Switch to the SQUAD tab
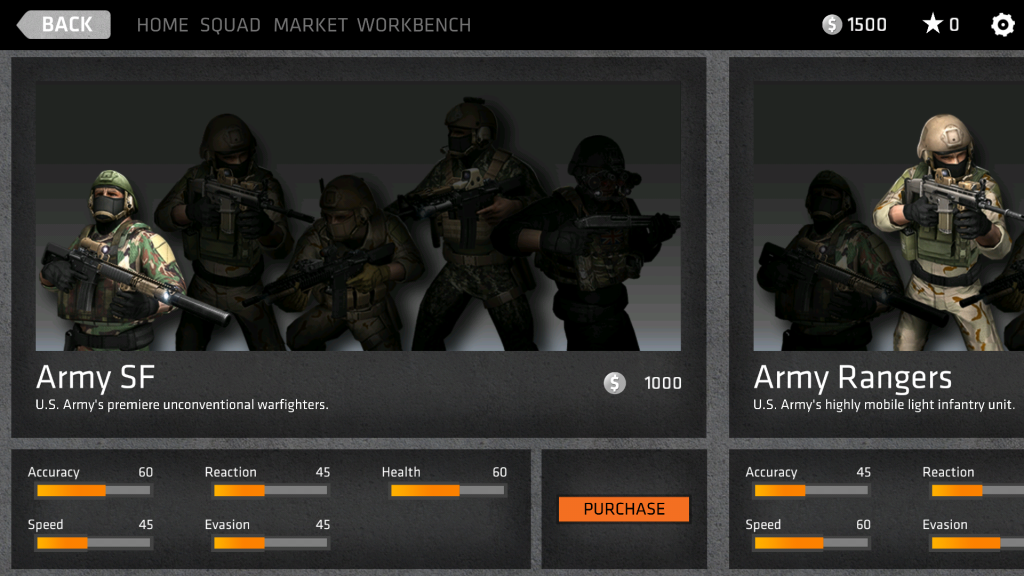This screenshot has width=1024, height=576. coord(230,25)
